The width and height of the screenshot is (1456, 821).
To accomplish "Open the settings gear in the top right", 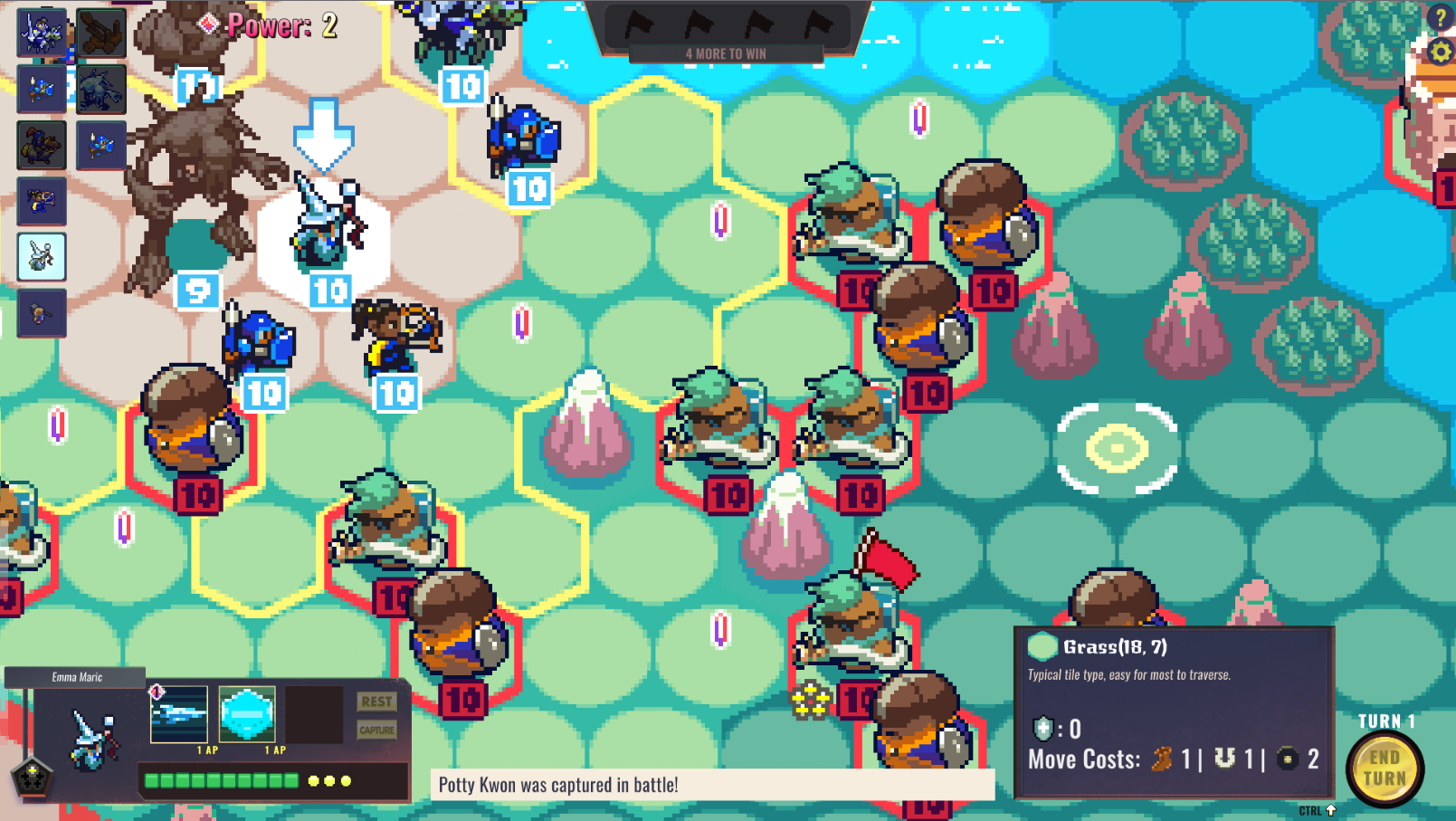I will tap(1442, 53).
